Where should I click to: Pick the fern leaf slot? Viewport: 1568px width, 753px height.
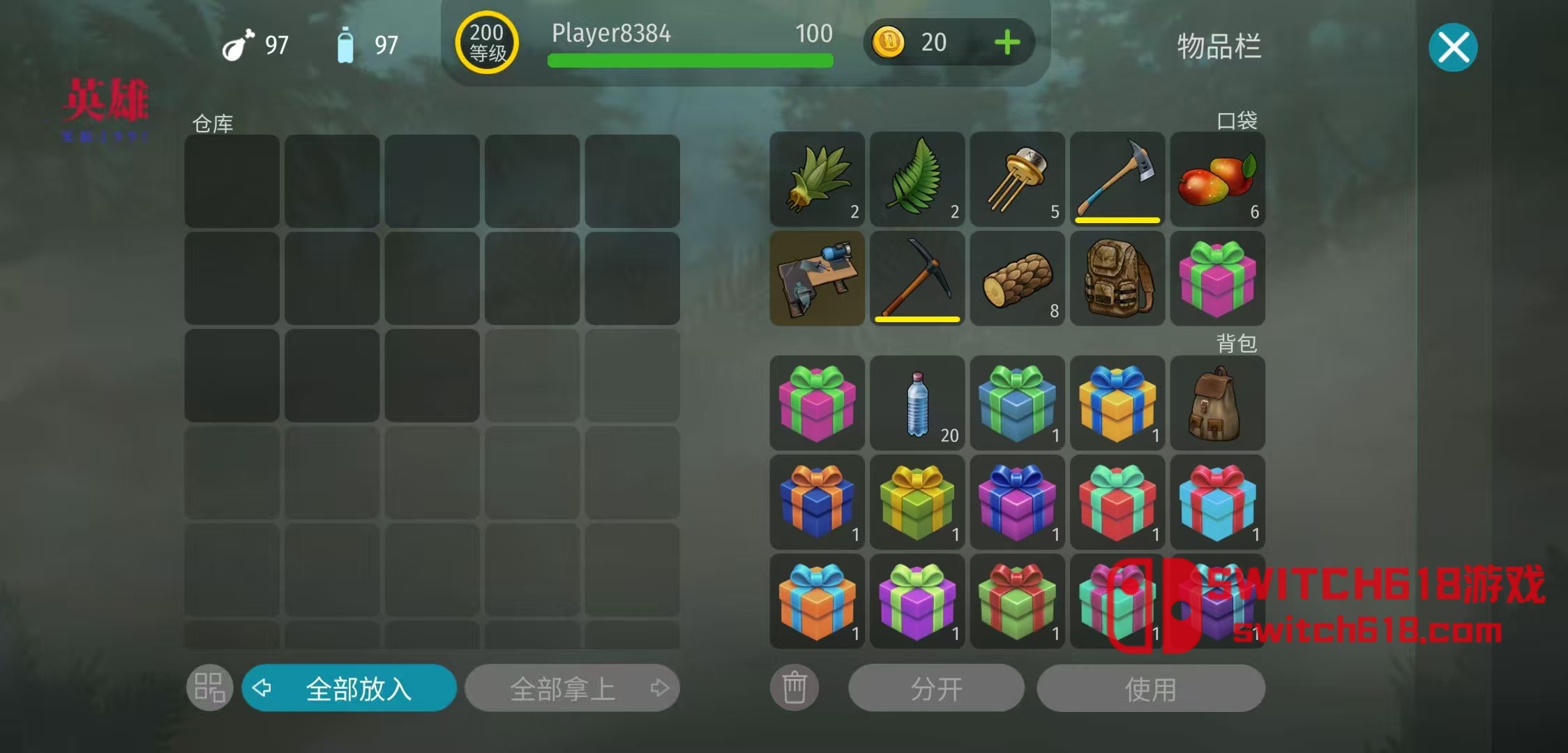(x=917, y=178)
